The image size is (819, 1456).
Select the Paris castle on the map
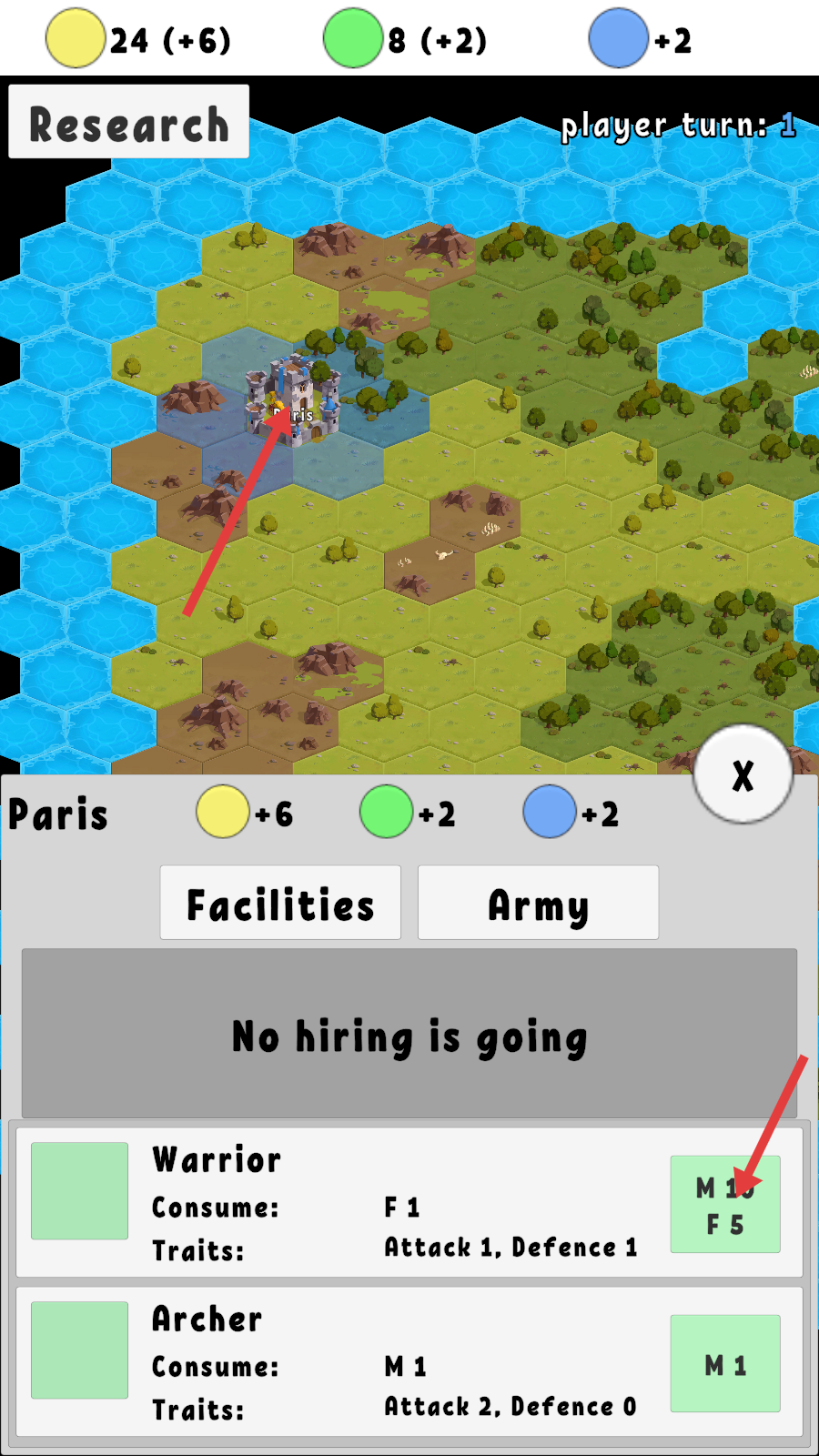click(293, 400)
